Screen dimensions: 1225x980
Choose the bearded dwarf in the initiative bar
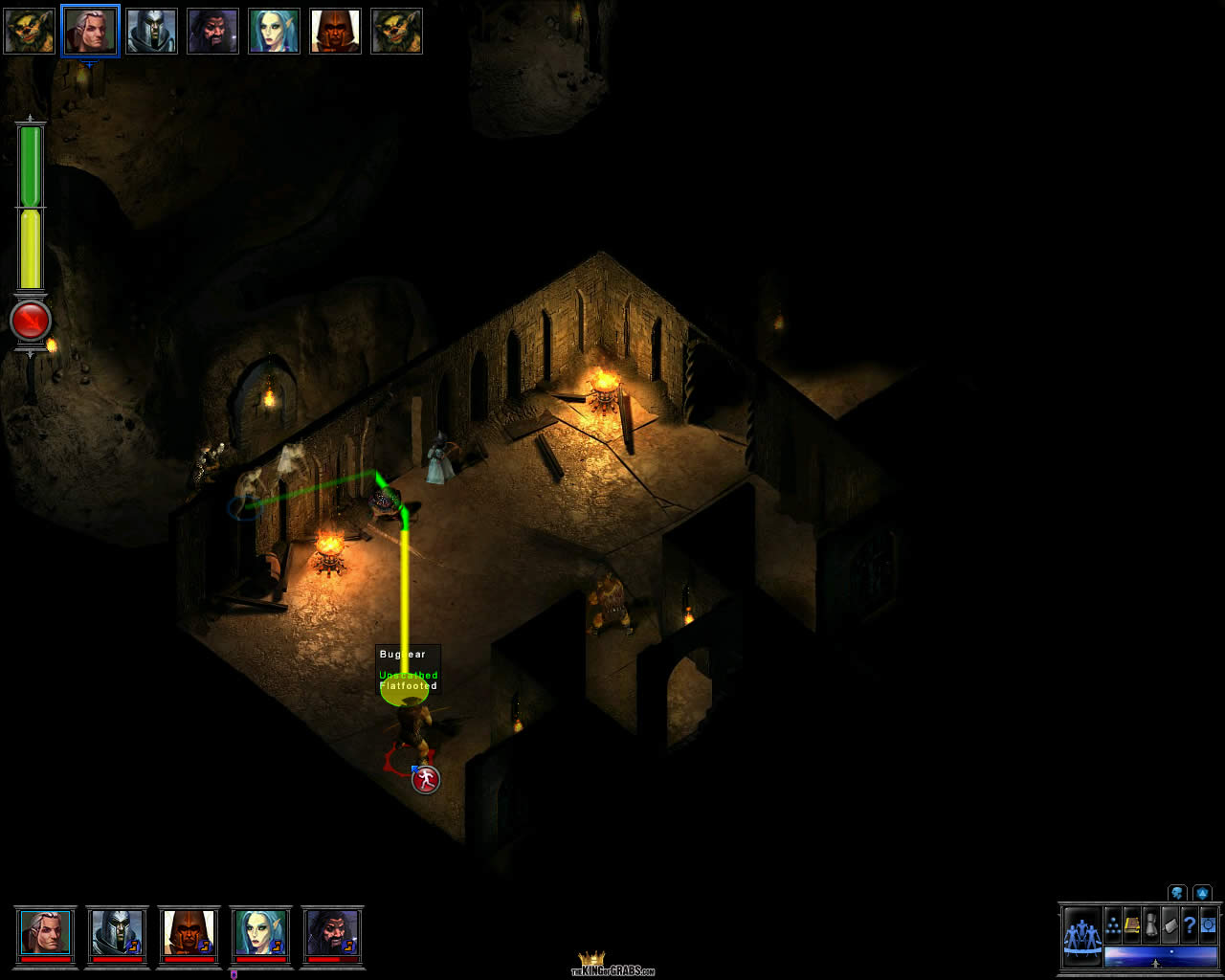coord(212,32)
